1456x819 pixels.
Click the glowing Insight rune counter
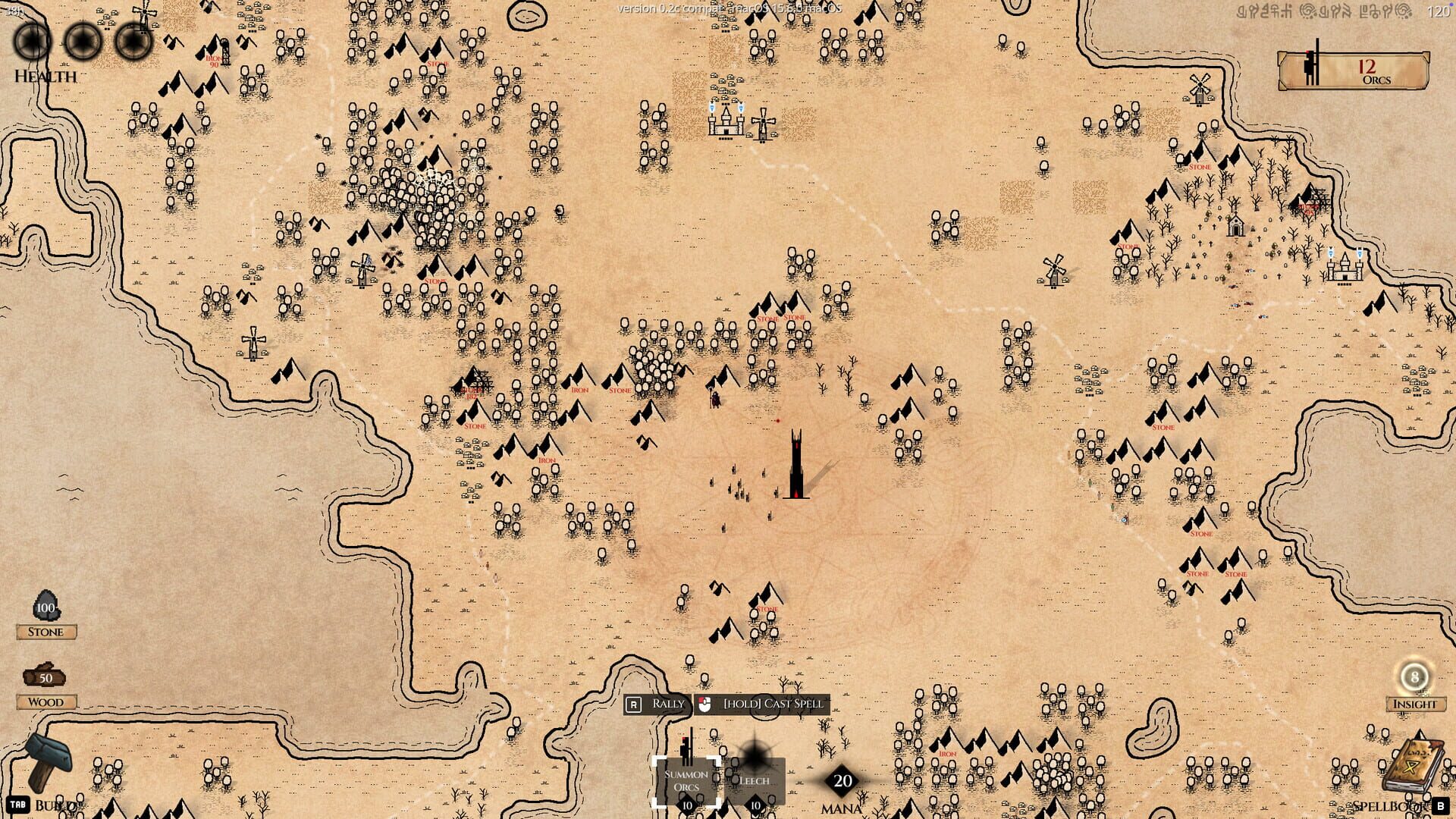coord(1415,676)
